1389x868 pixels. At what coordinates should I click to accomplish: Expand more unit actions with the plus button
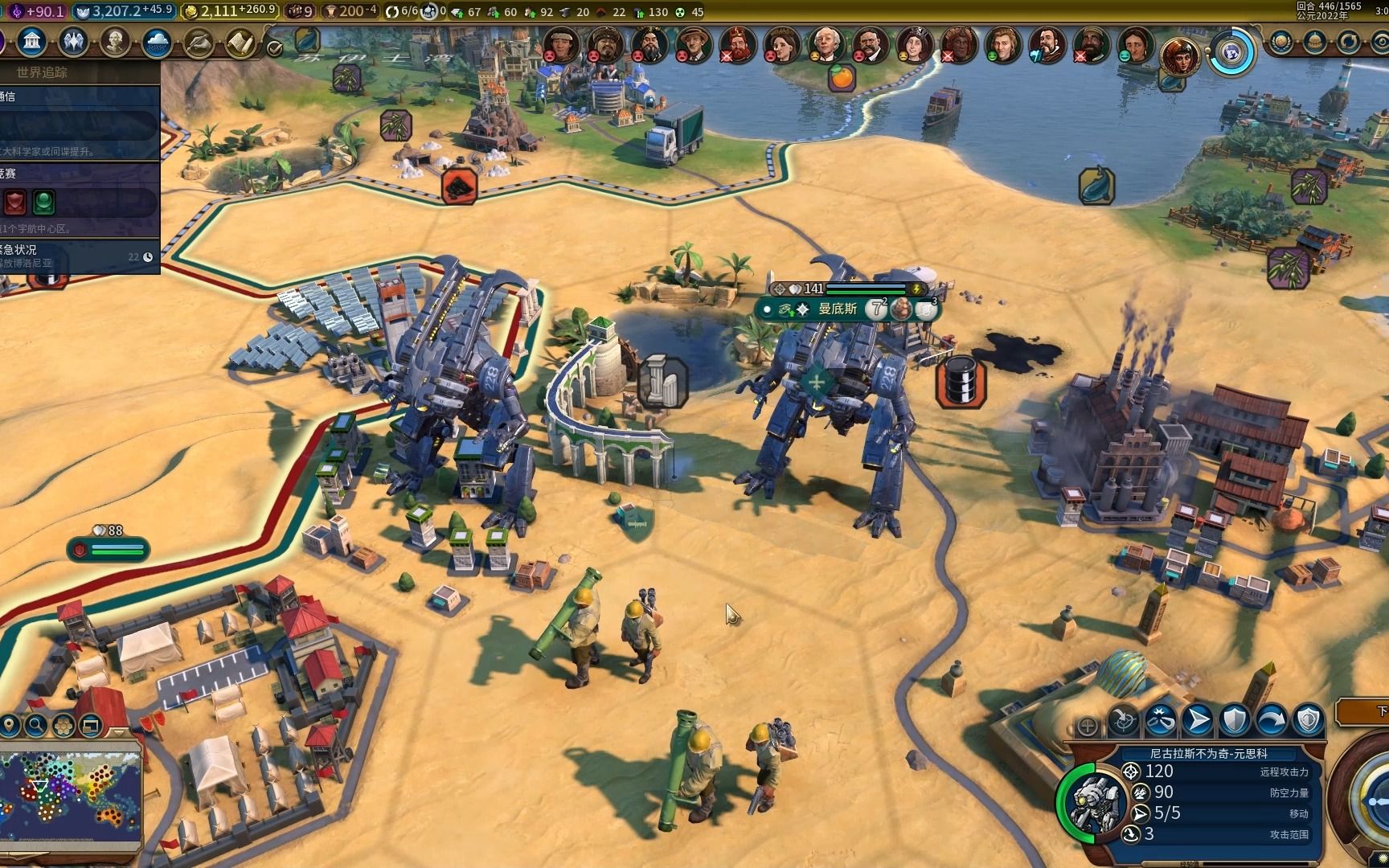coord(1088,727)
